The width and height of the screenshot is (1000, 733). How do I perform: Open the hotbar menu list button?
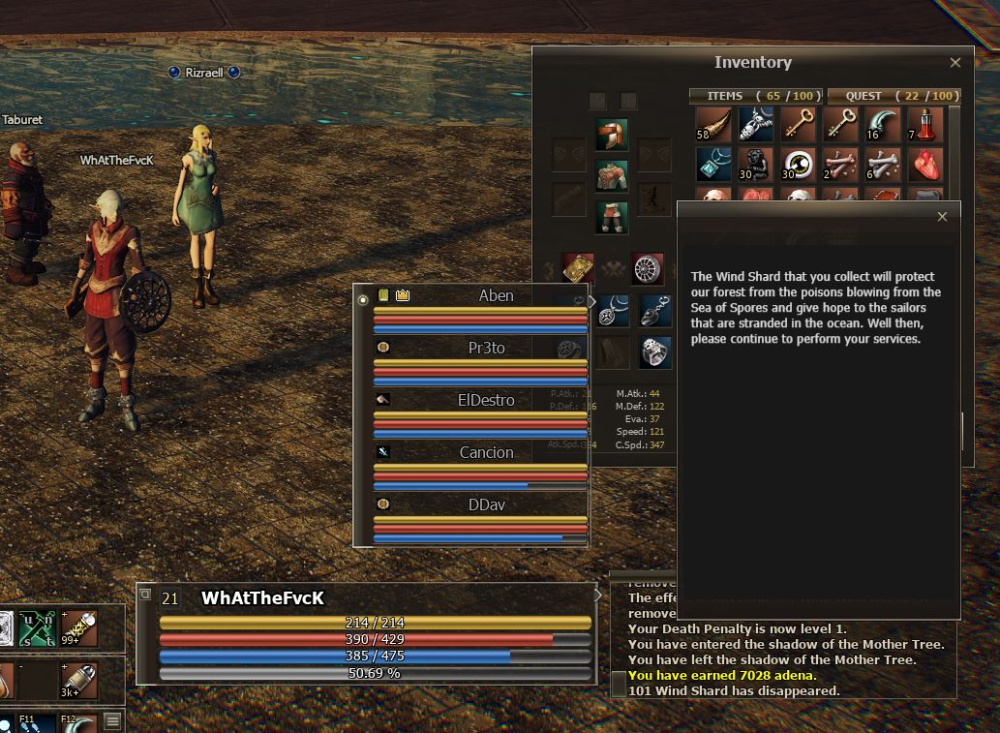(113, 720)
